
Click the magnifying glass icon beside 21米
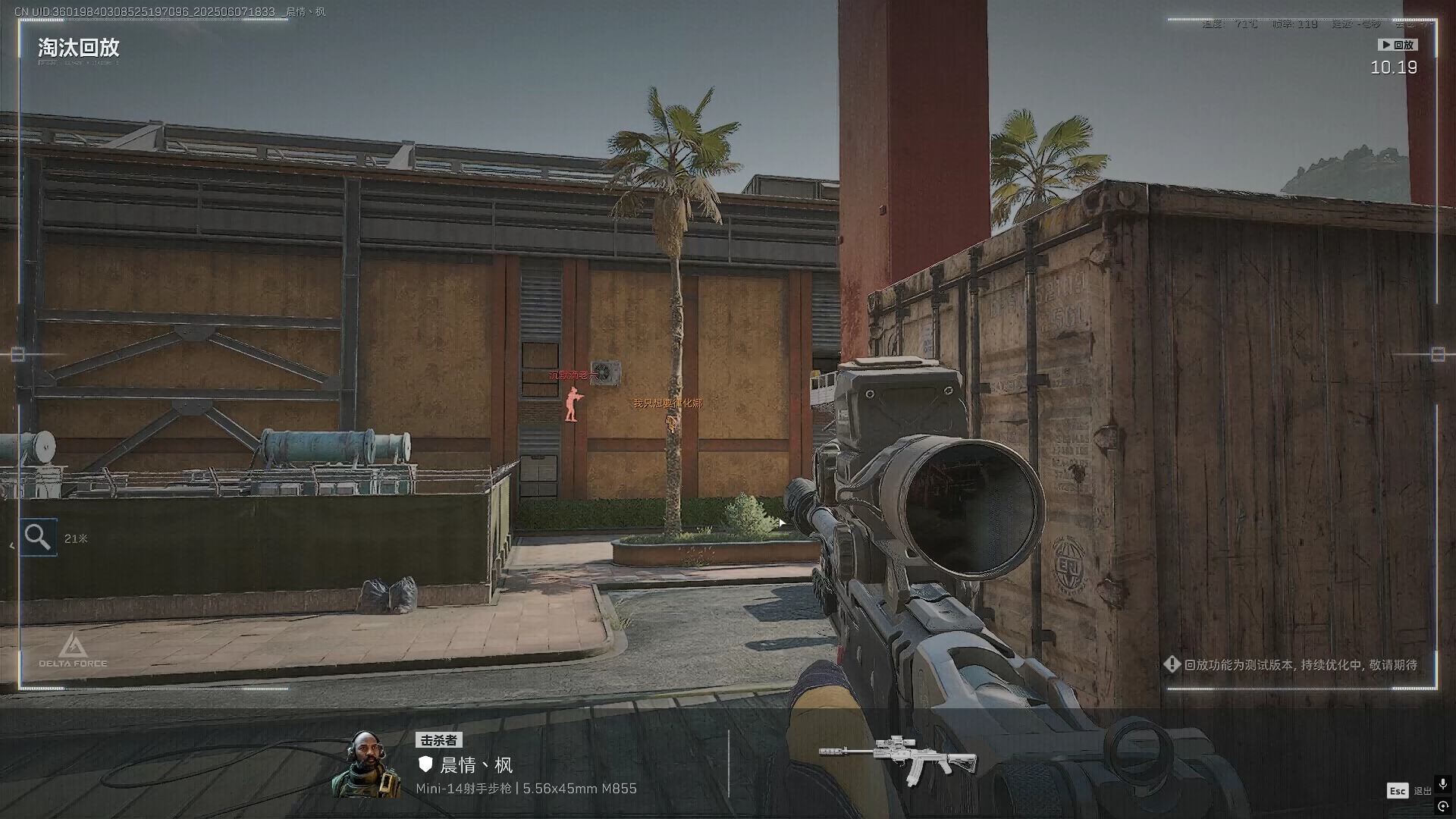38,538
